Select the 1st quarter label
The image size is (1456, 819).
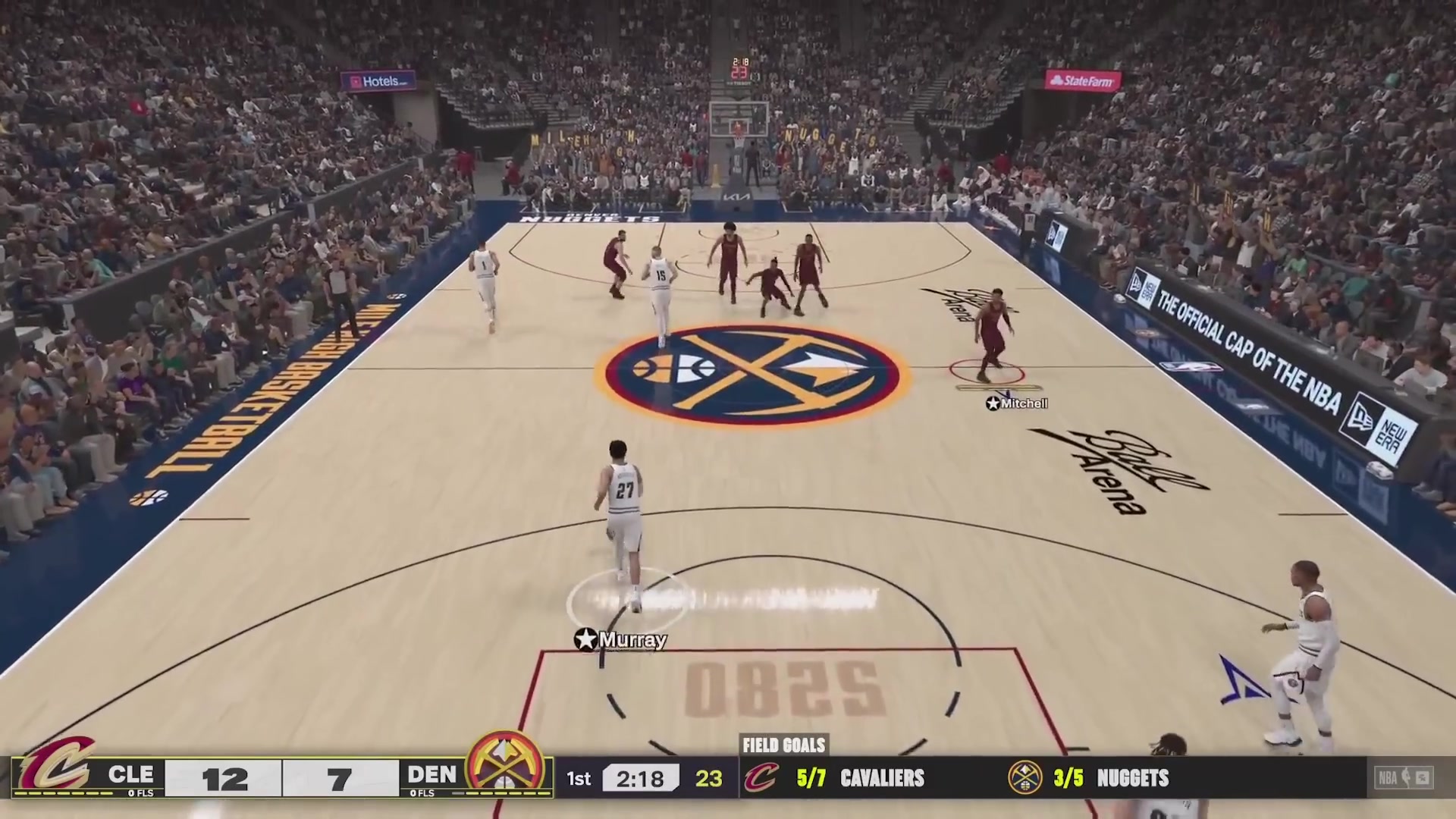coord(579,779)
